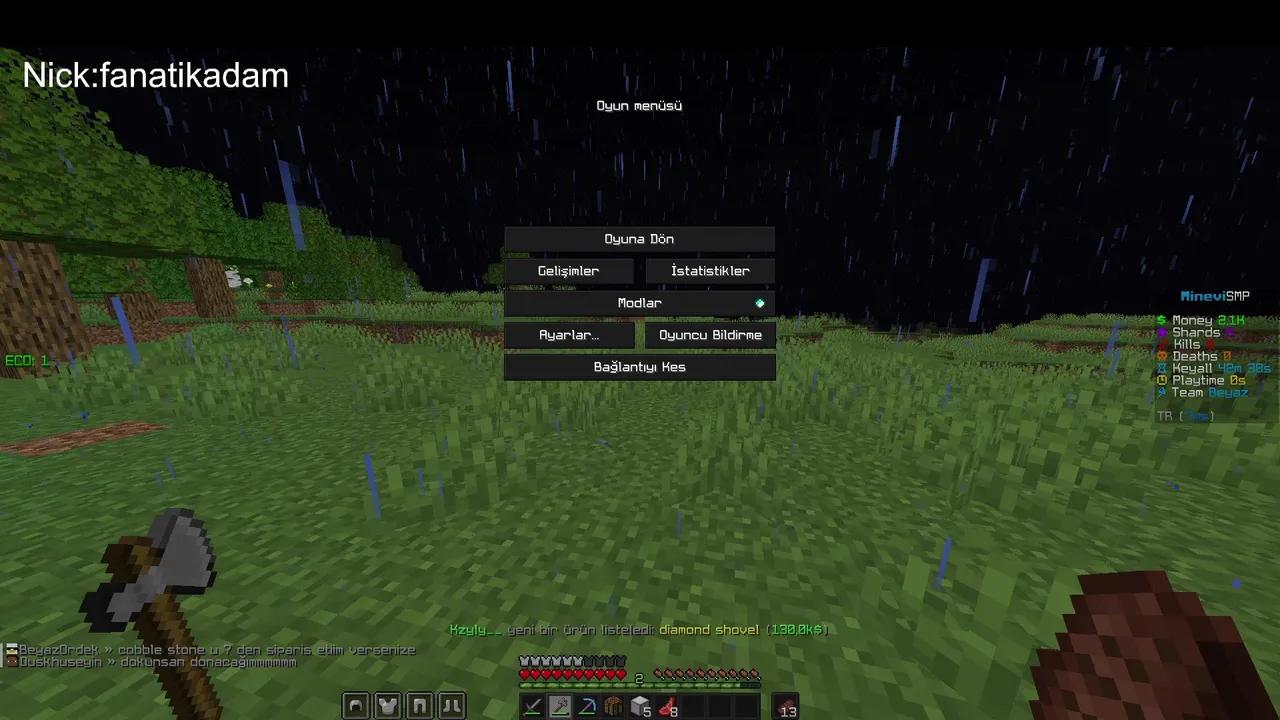Select the campfire item in the hotbar
Image resolution: width=1280 pixels, height=720 pixels.
tap(614, 706)
